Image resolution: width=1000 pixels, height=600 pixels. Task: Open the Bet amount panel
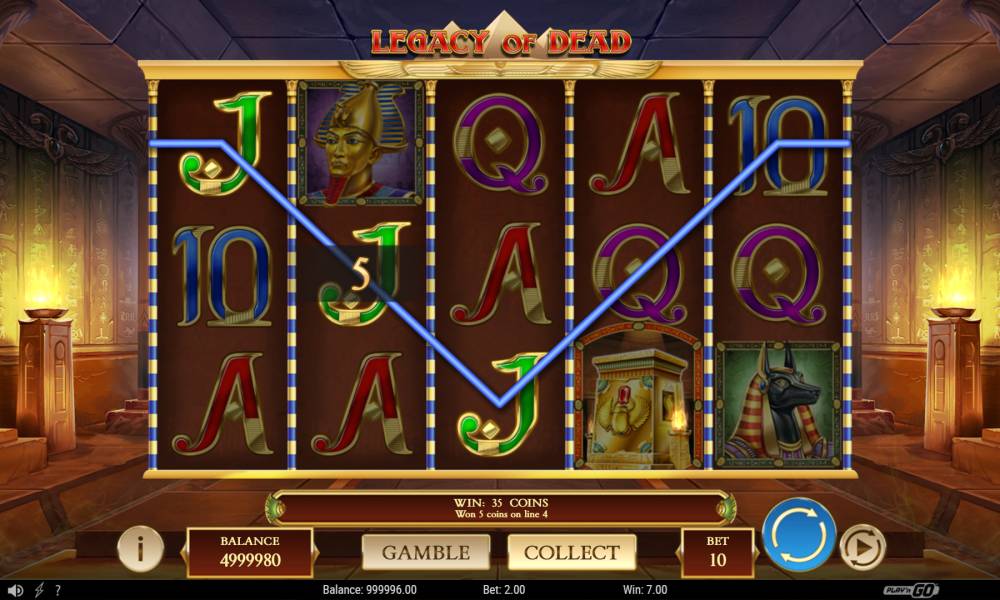pyautogui.click(x=717, y=552)
